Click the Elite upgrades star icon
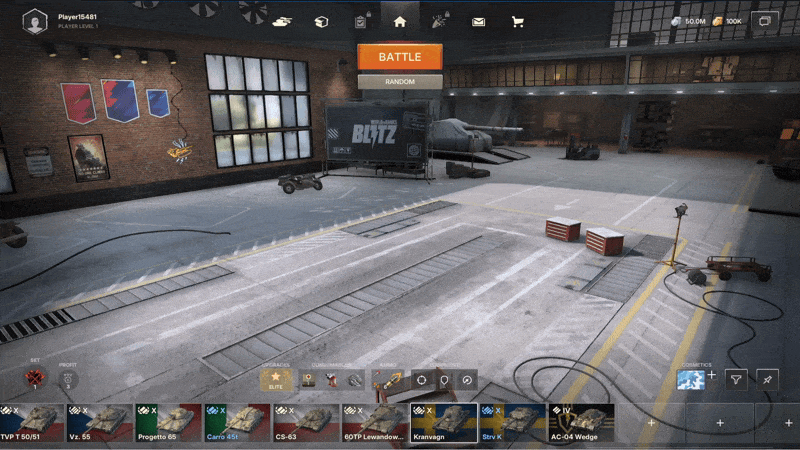This screenshot has height=450, width=800. click(x=277, y=380)
